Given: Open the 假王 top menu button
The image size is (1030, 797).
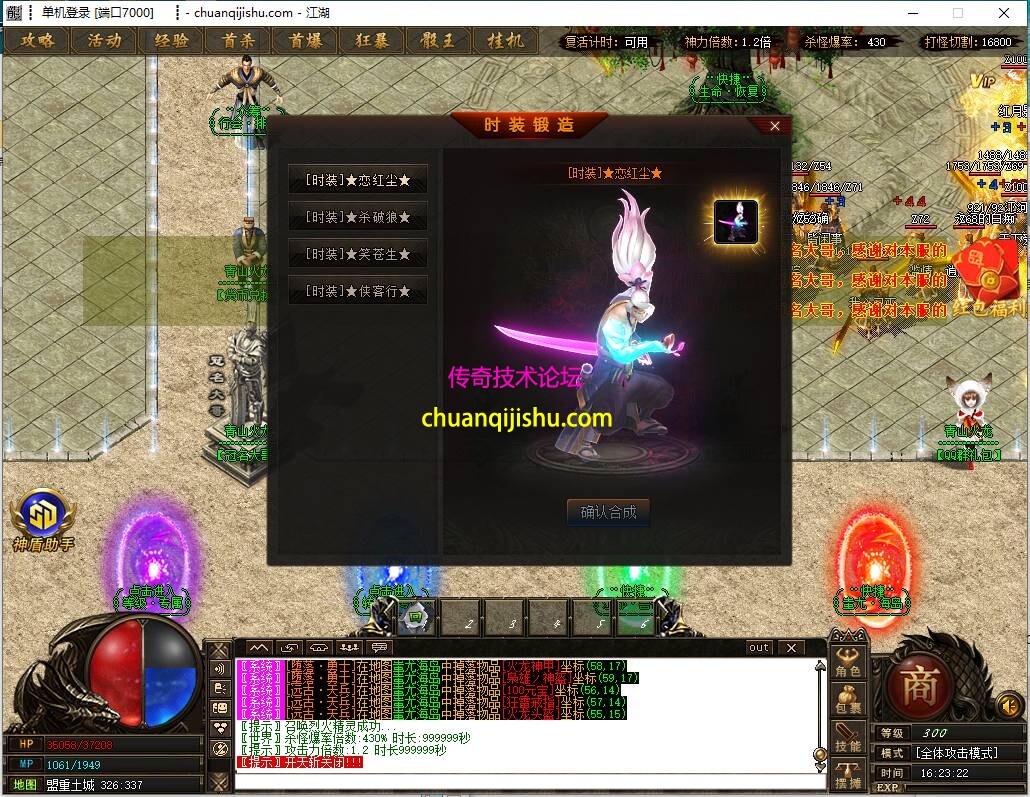Looking at the screenshot, I should [x=438, y=41].
